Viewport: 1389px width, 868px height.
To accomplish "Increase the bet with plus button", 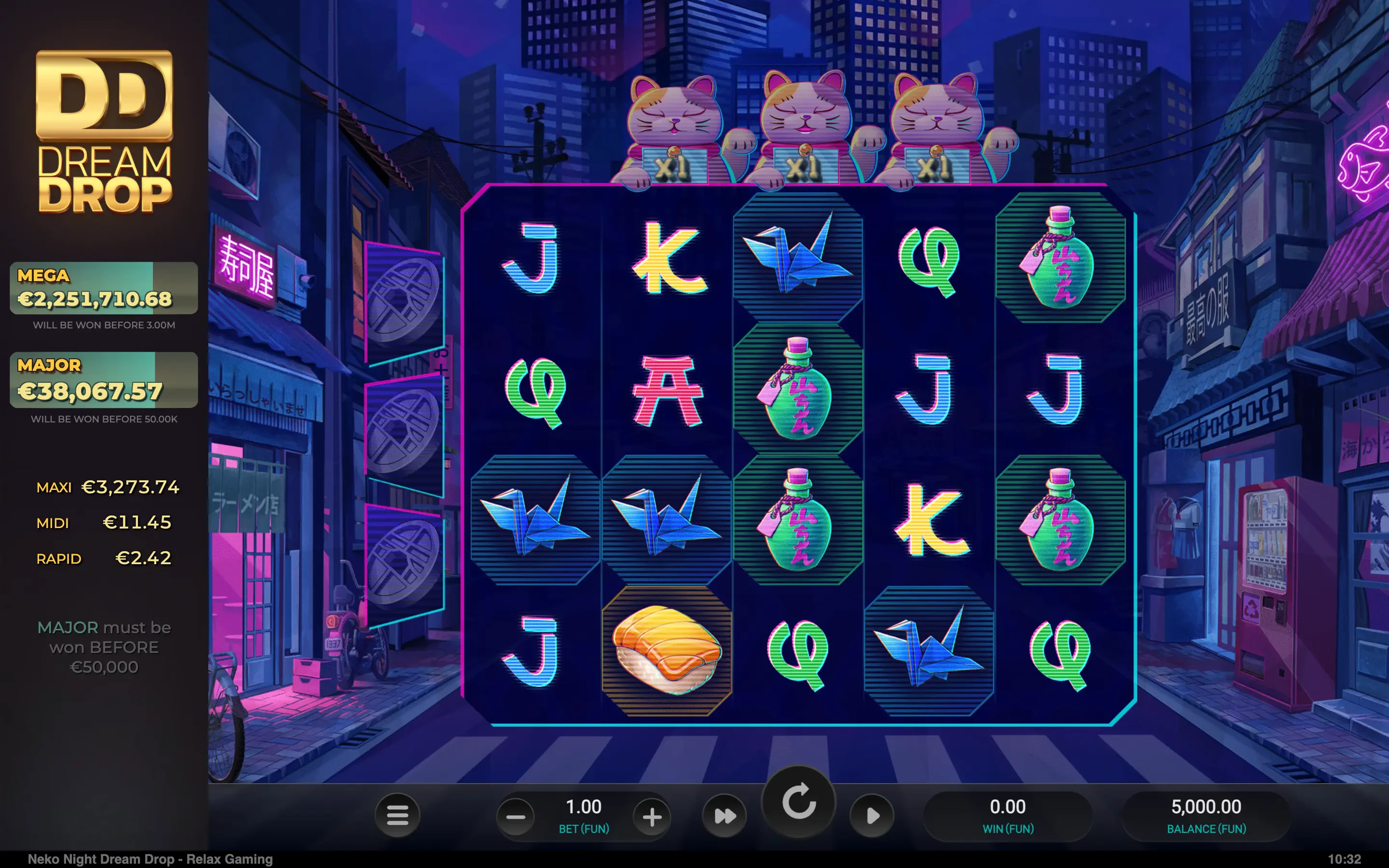I will pyautogui.click(x=652, y=816).
